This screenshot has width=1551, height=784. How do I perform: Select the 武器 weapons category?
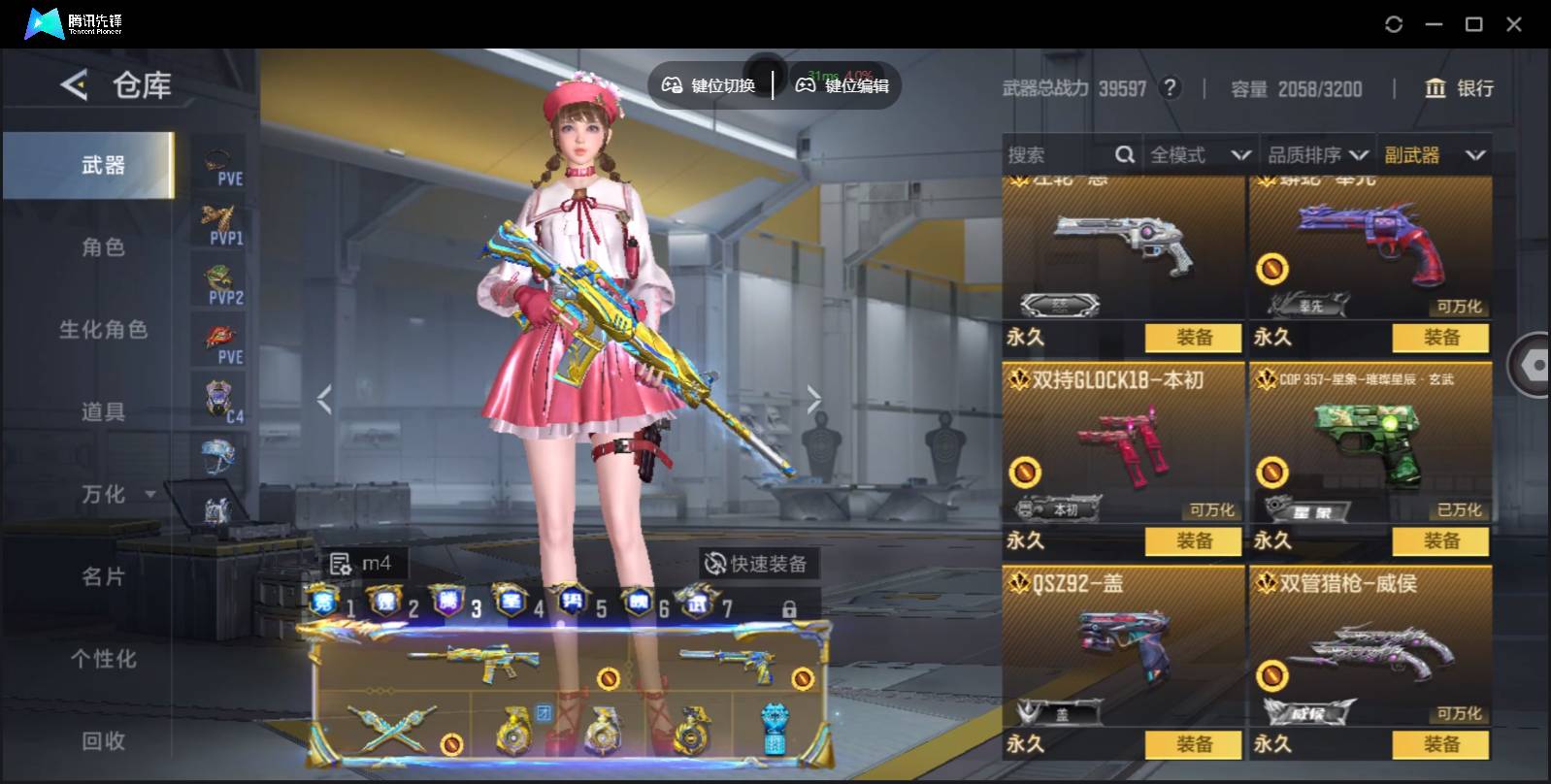coord(103,166)
